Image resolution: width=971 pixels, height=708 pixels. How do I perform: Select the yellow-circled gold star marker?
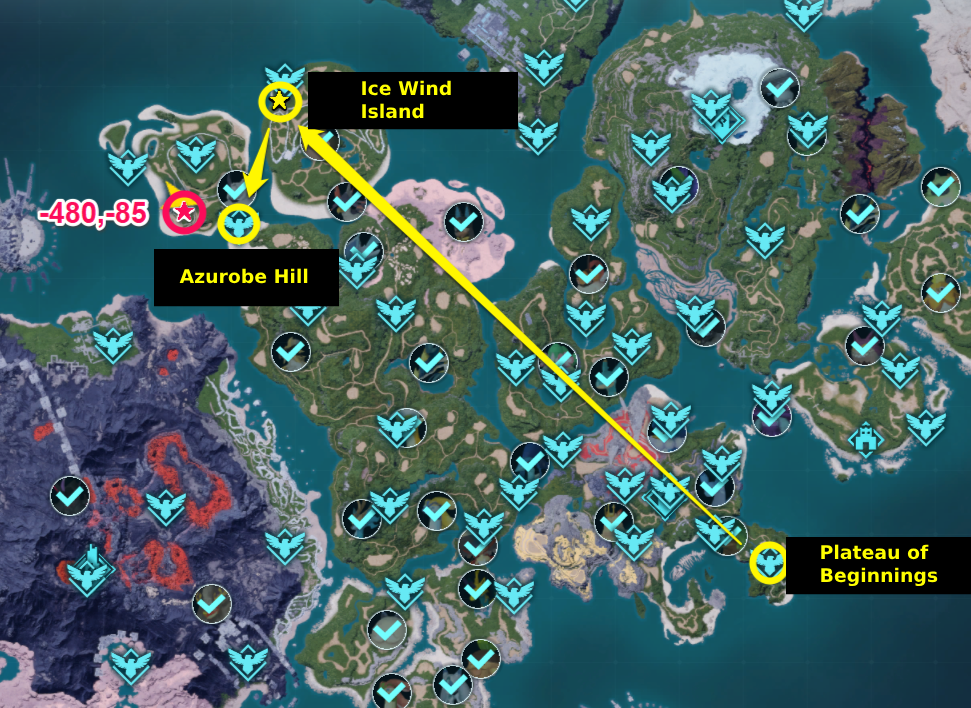coord(280,101)
